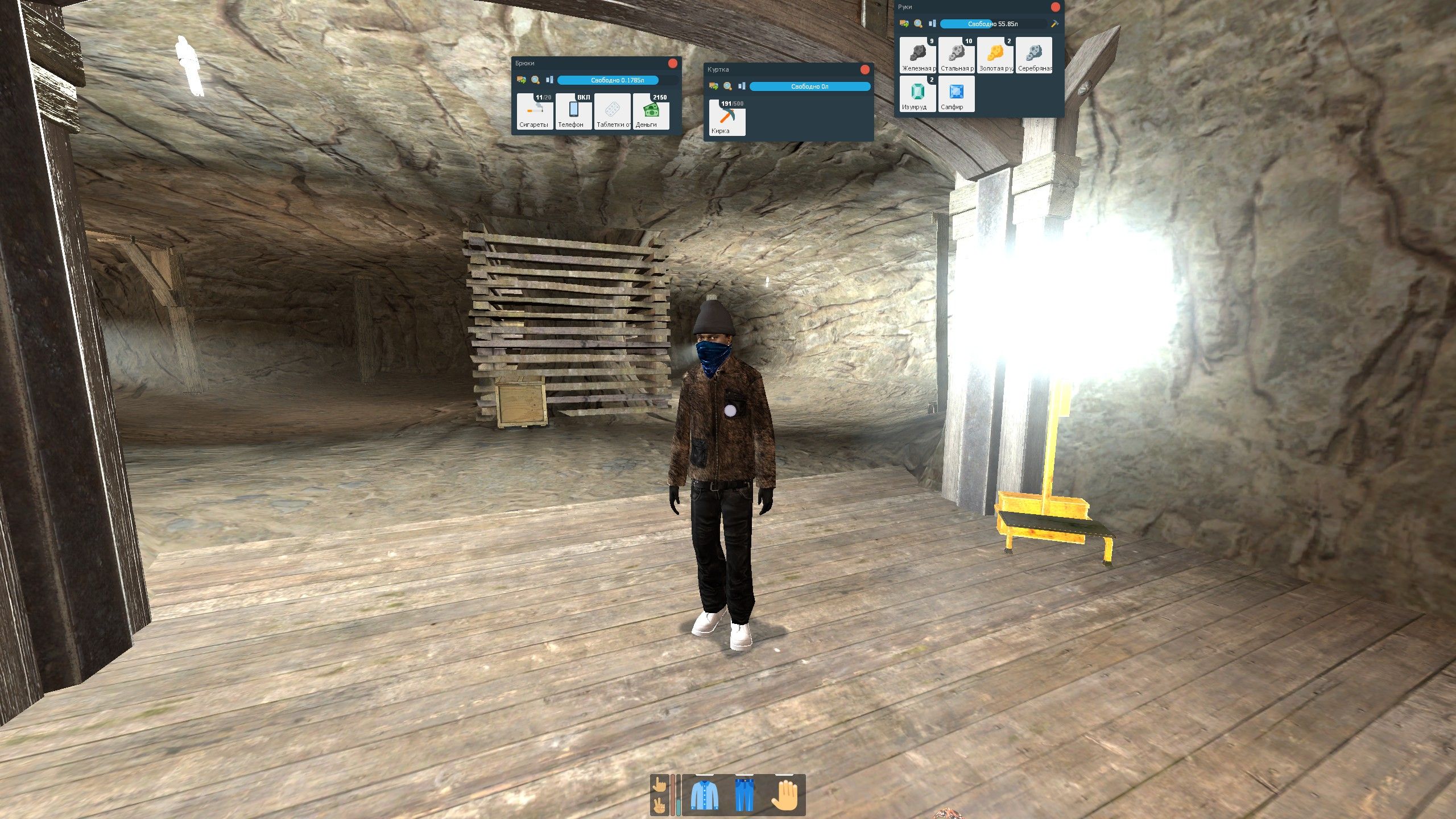Close the Руки inventory panel

(1055, 7)
